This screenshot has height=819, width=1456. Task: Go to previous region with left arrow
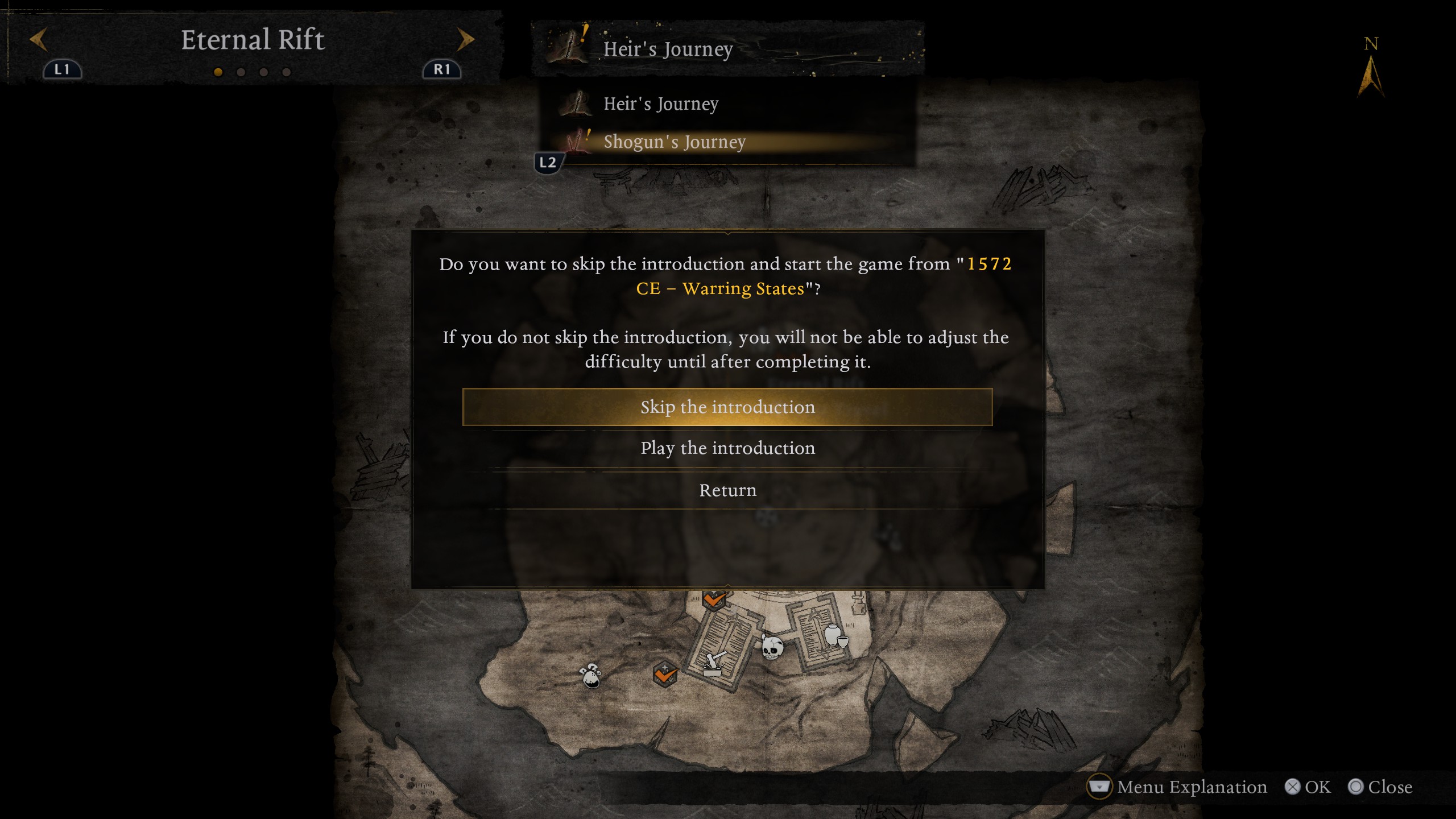[39, 40]
